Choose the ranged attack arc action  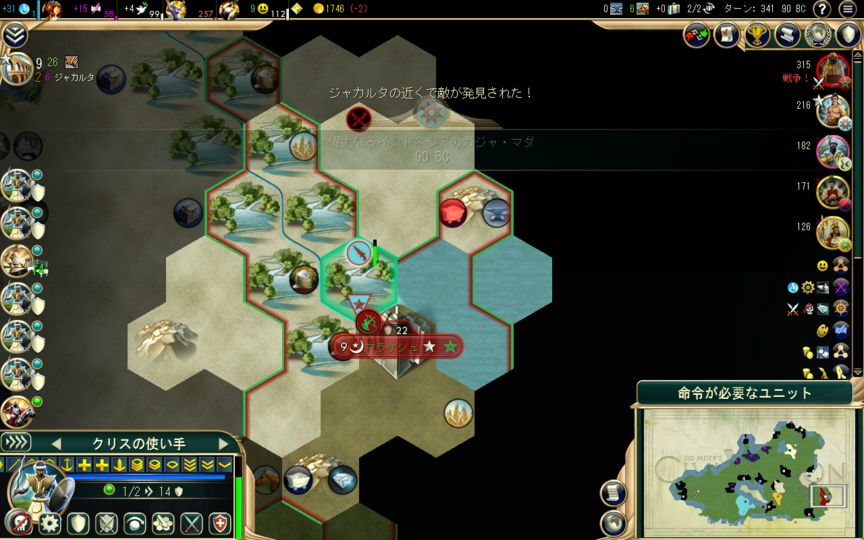[134, 523]
